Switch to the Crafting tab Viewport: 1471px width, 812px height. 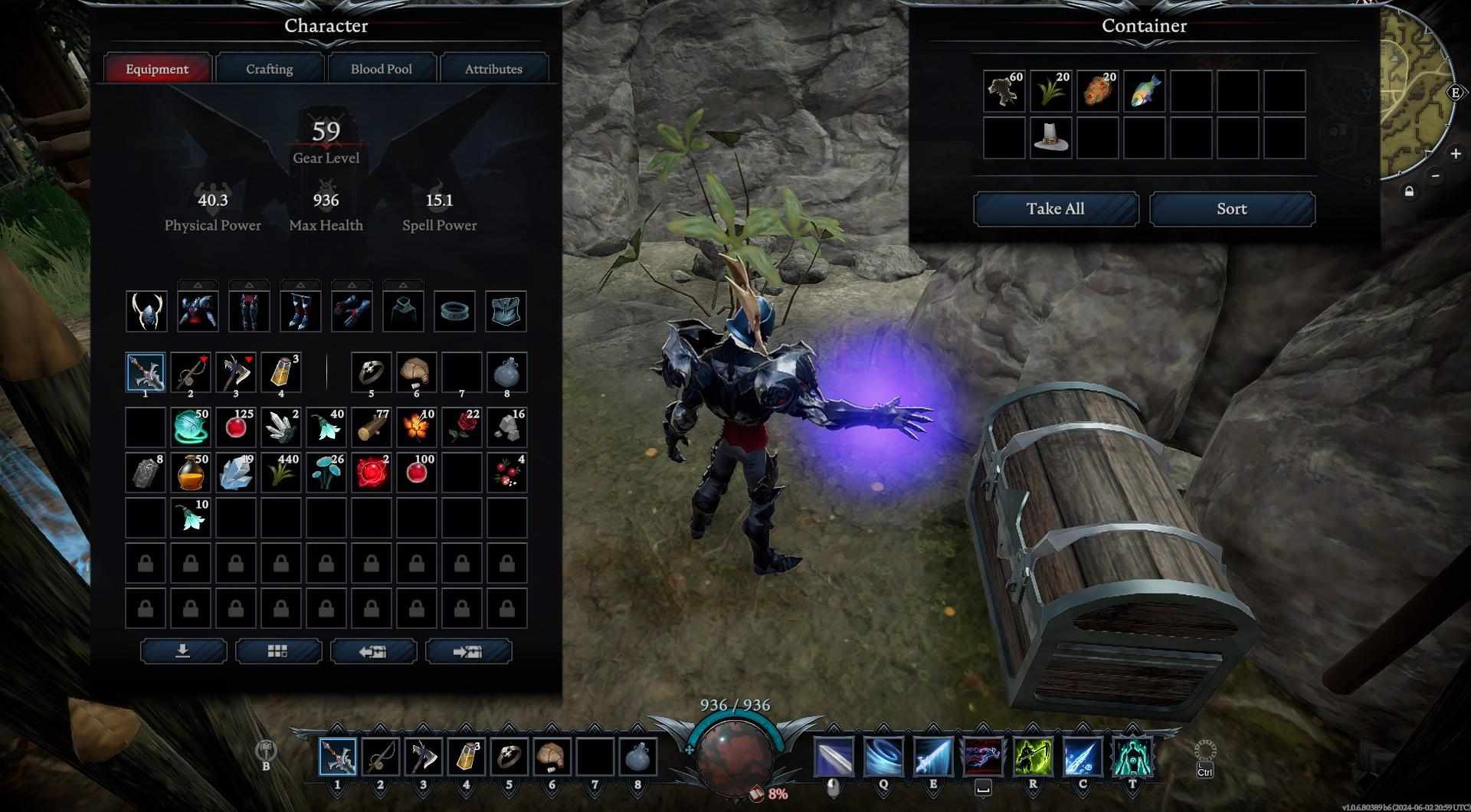tap(269, 69)
